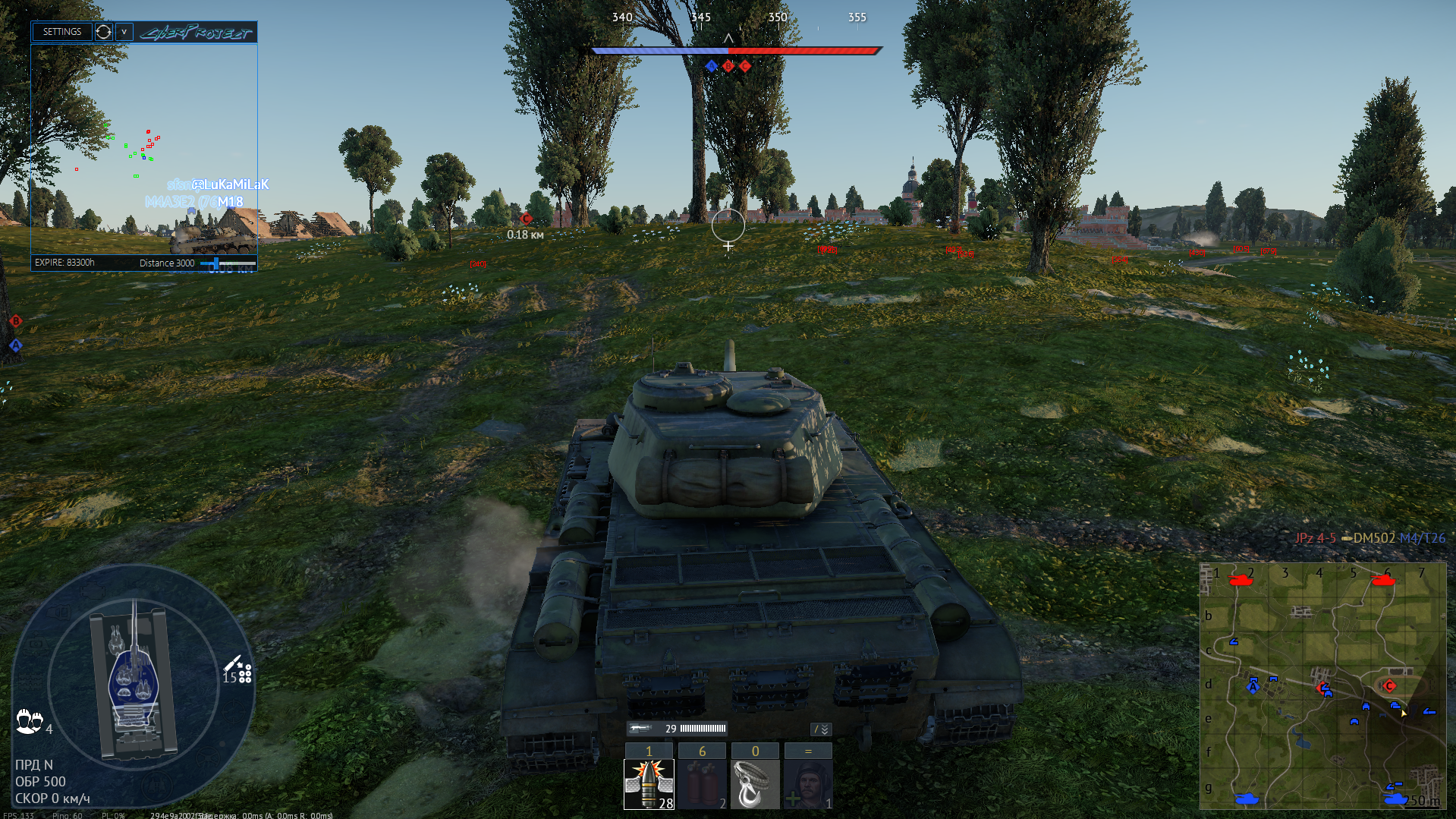The width and height of the screenshot is (1456, 819).
Task: Click capture point A on the minimap
Action: (x=1253, y=687)
